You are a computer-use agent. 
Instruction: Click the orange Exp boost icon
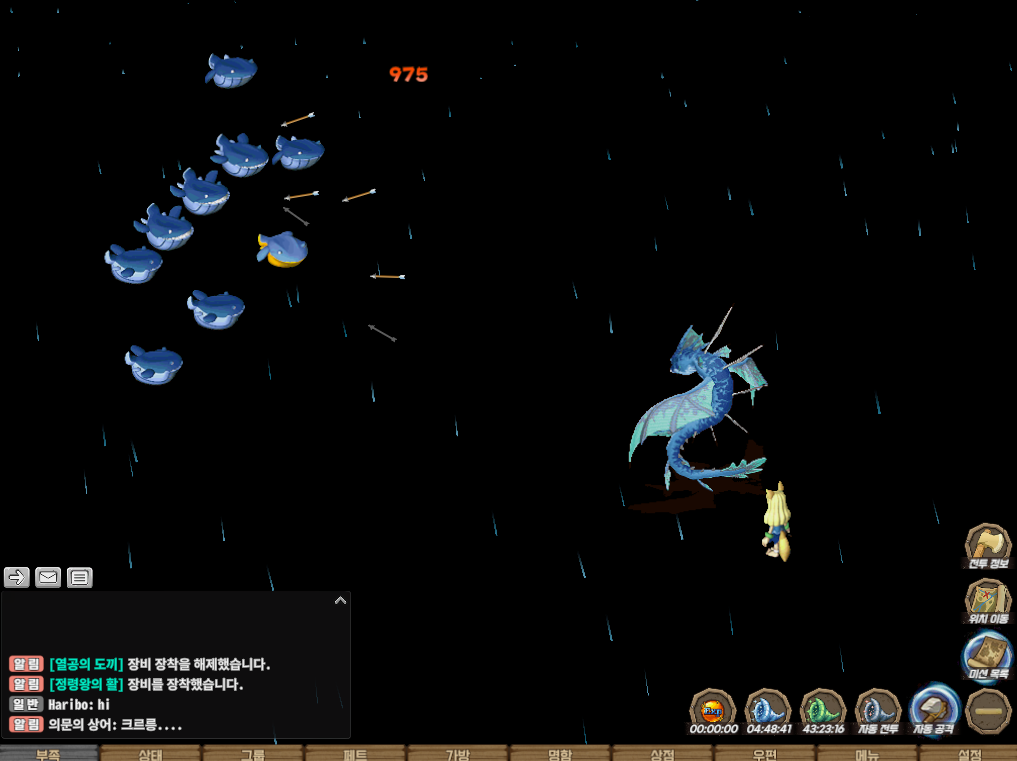(713, 710)
